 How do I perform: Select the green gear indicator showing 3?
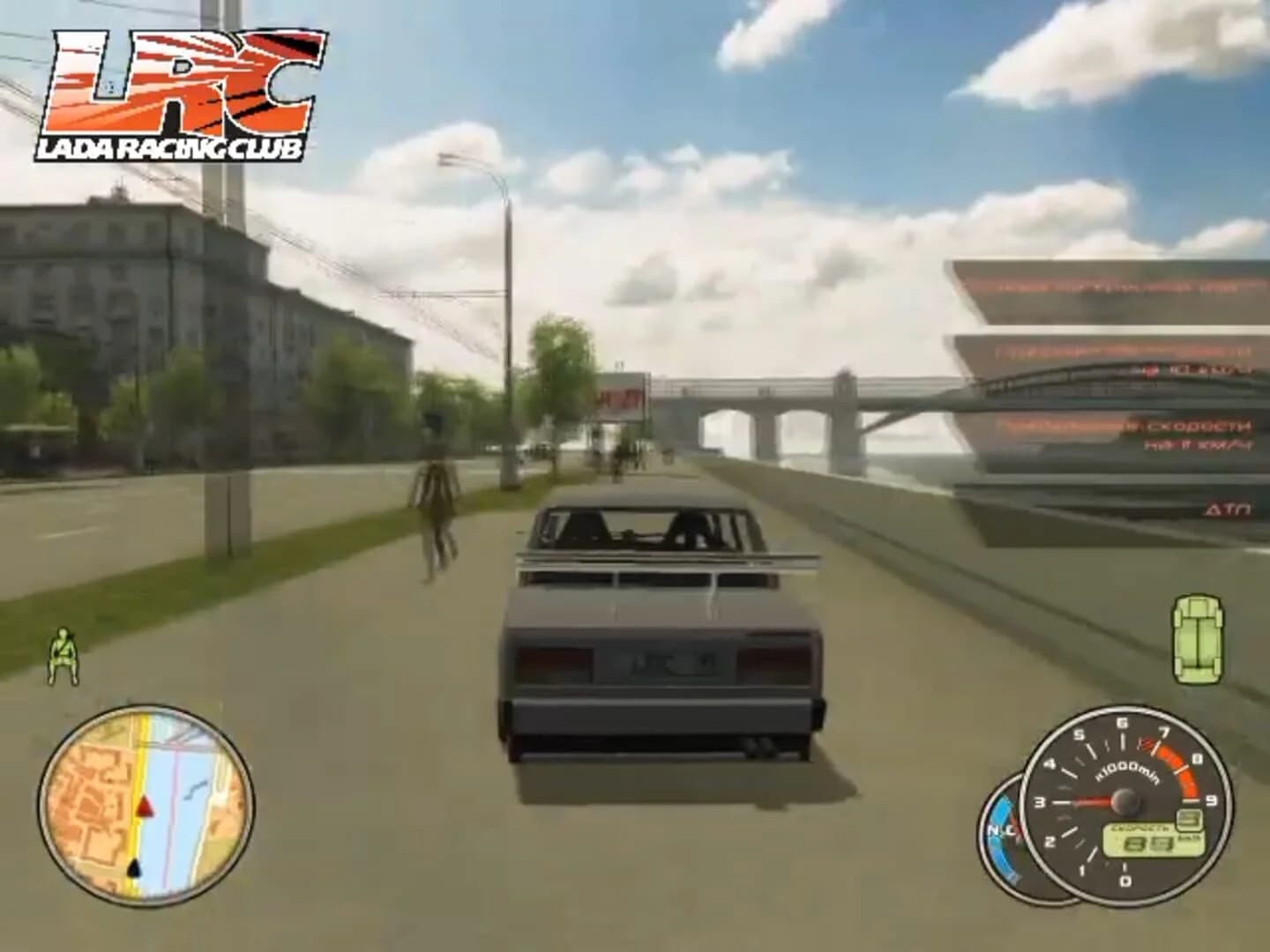click(x=1189, y=819)
